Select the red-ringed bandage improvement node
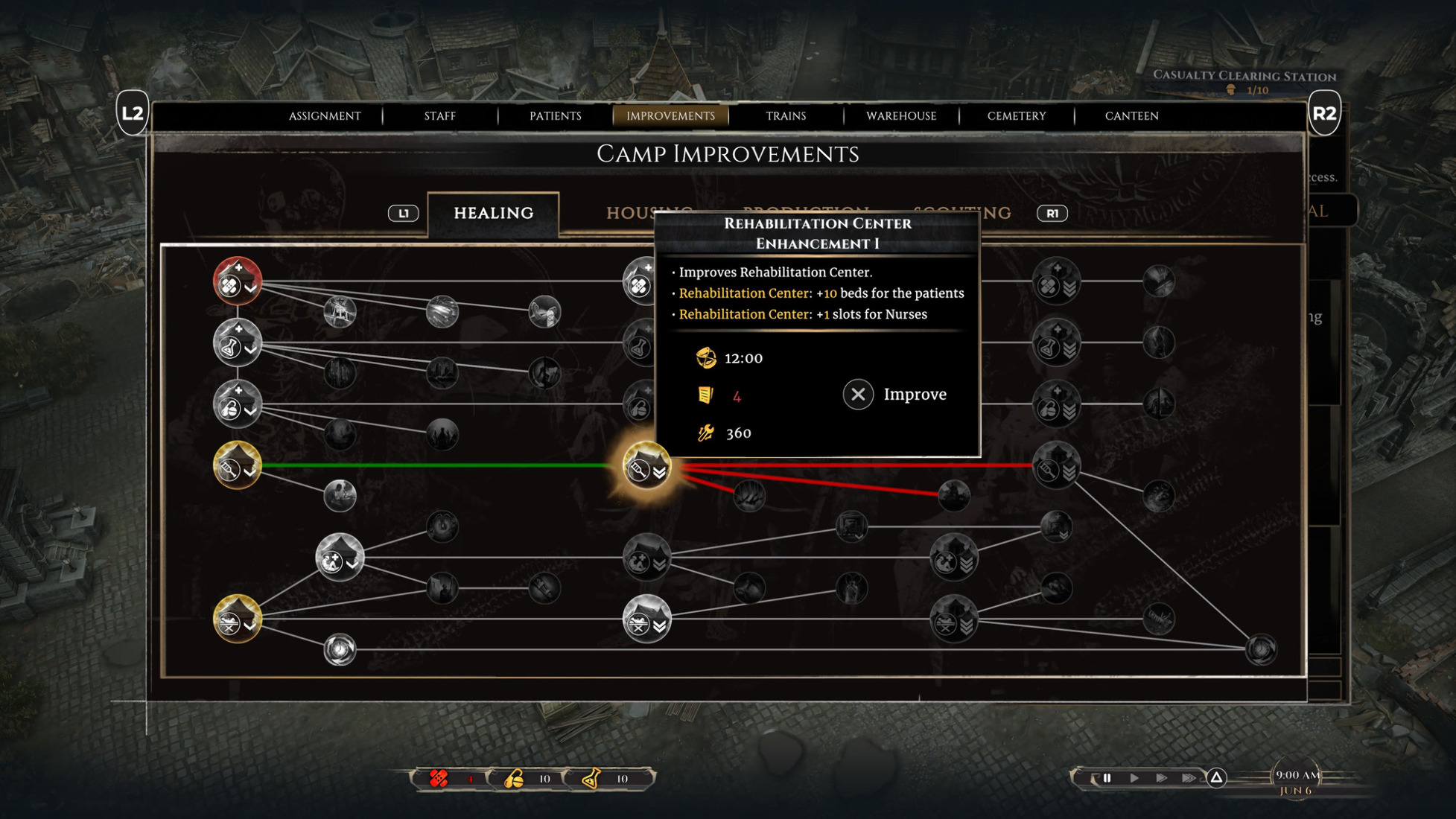 [x=238, y=281]
